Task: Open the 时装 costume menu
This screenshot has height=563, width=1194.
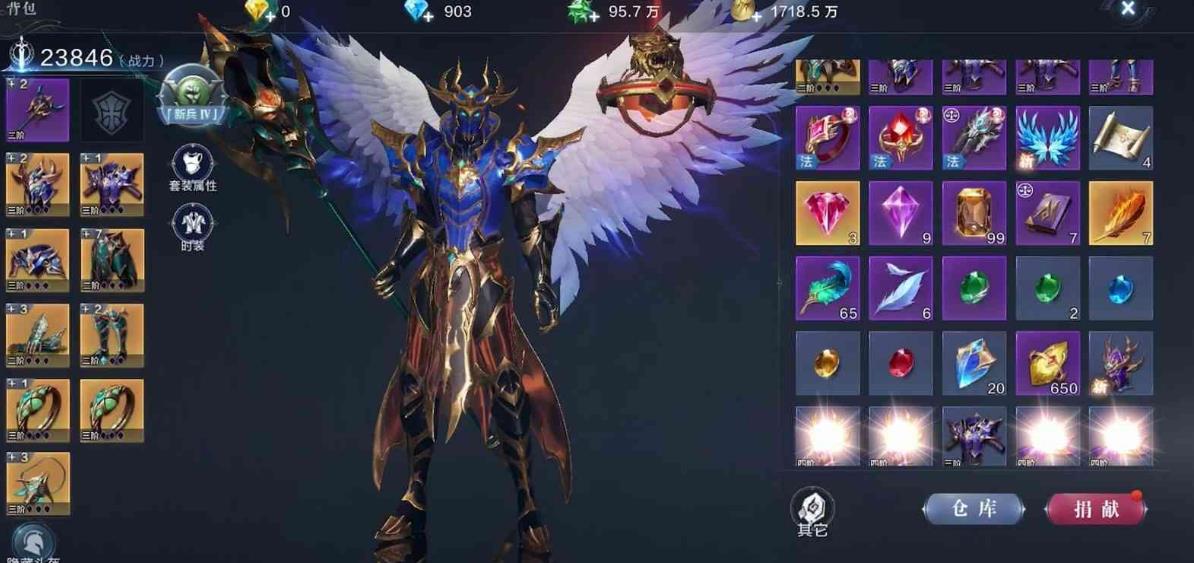Action: (x=193, y=227)
